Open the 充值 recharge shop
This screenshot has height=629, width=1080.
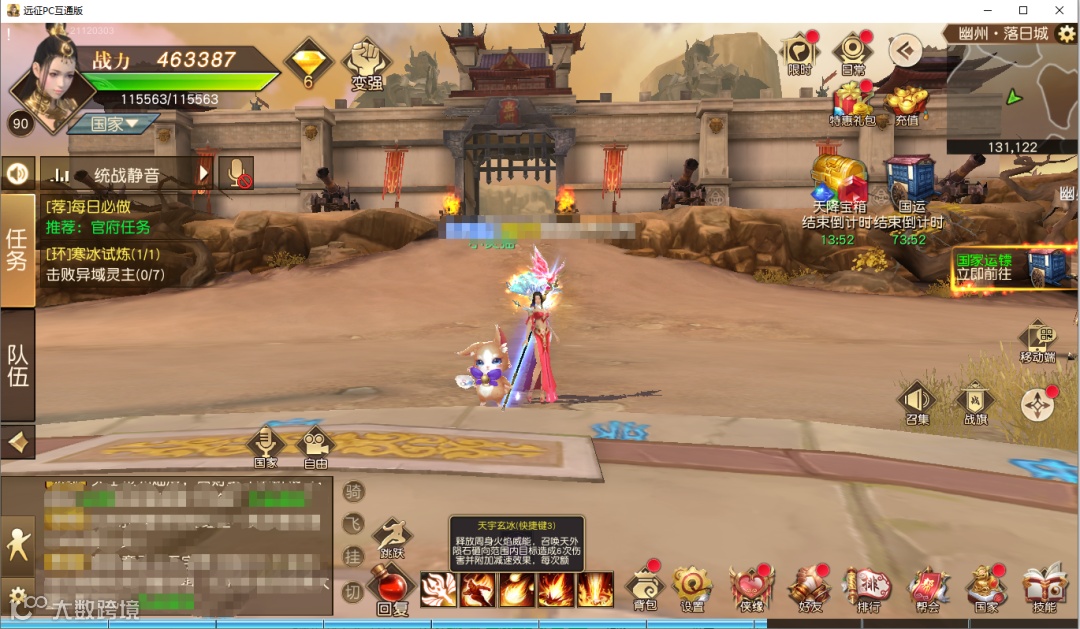click(x=906, y=104)
